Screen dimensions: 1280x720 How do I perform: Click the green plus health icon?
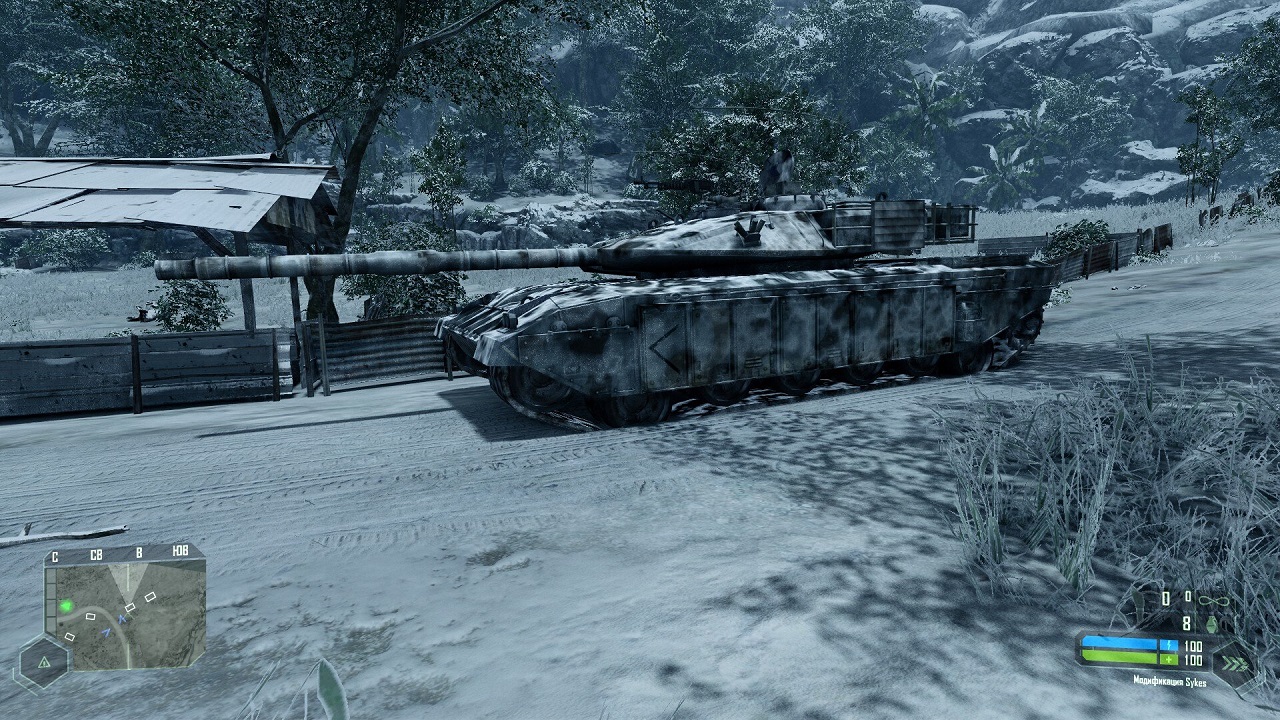1169,658
